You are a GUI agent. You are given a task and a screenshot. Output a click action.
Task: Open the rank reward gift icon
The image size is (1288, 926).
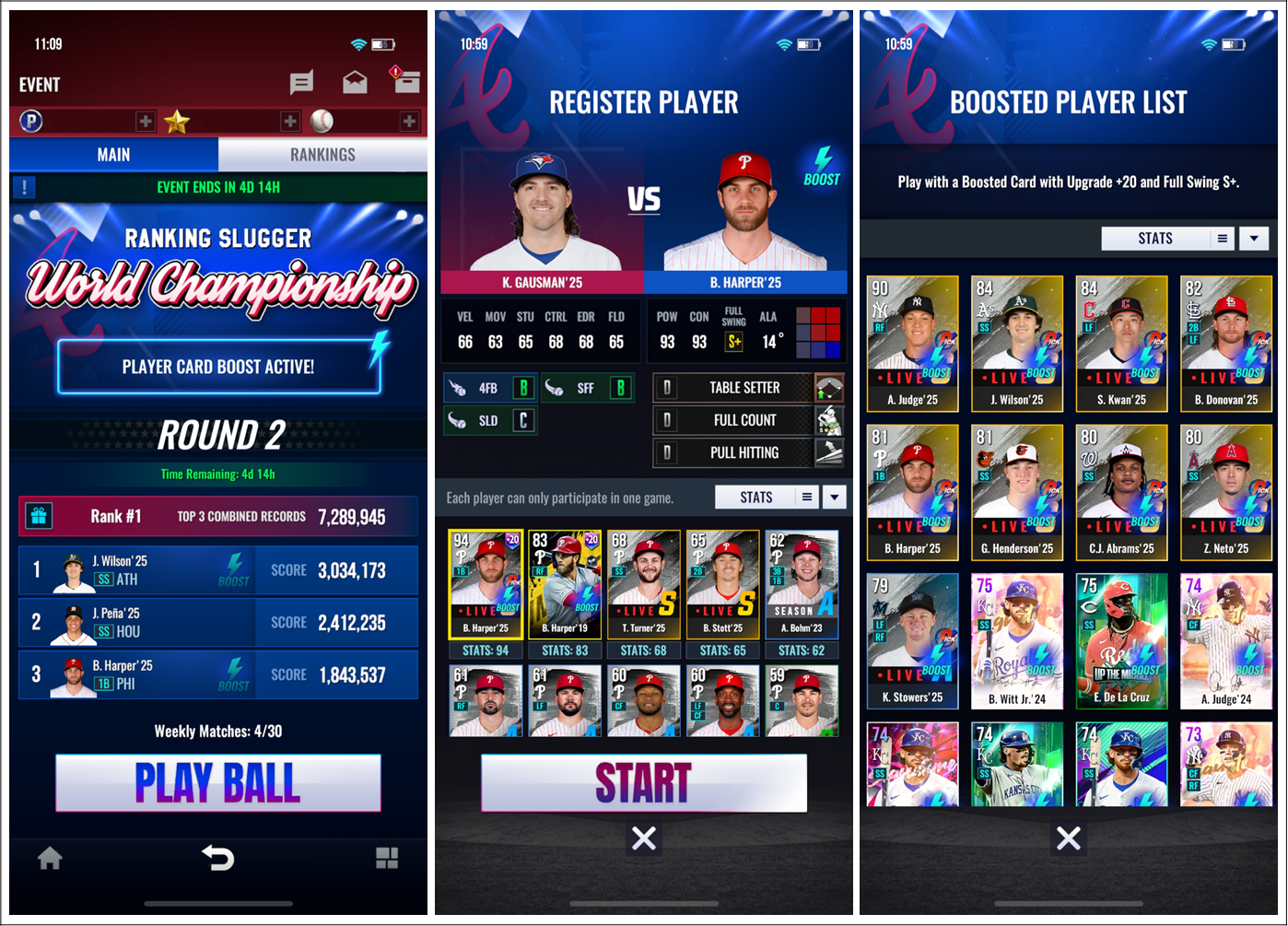pyautogui.click(x=39, y=517)
